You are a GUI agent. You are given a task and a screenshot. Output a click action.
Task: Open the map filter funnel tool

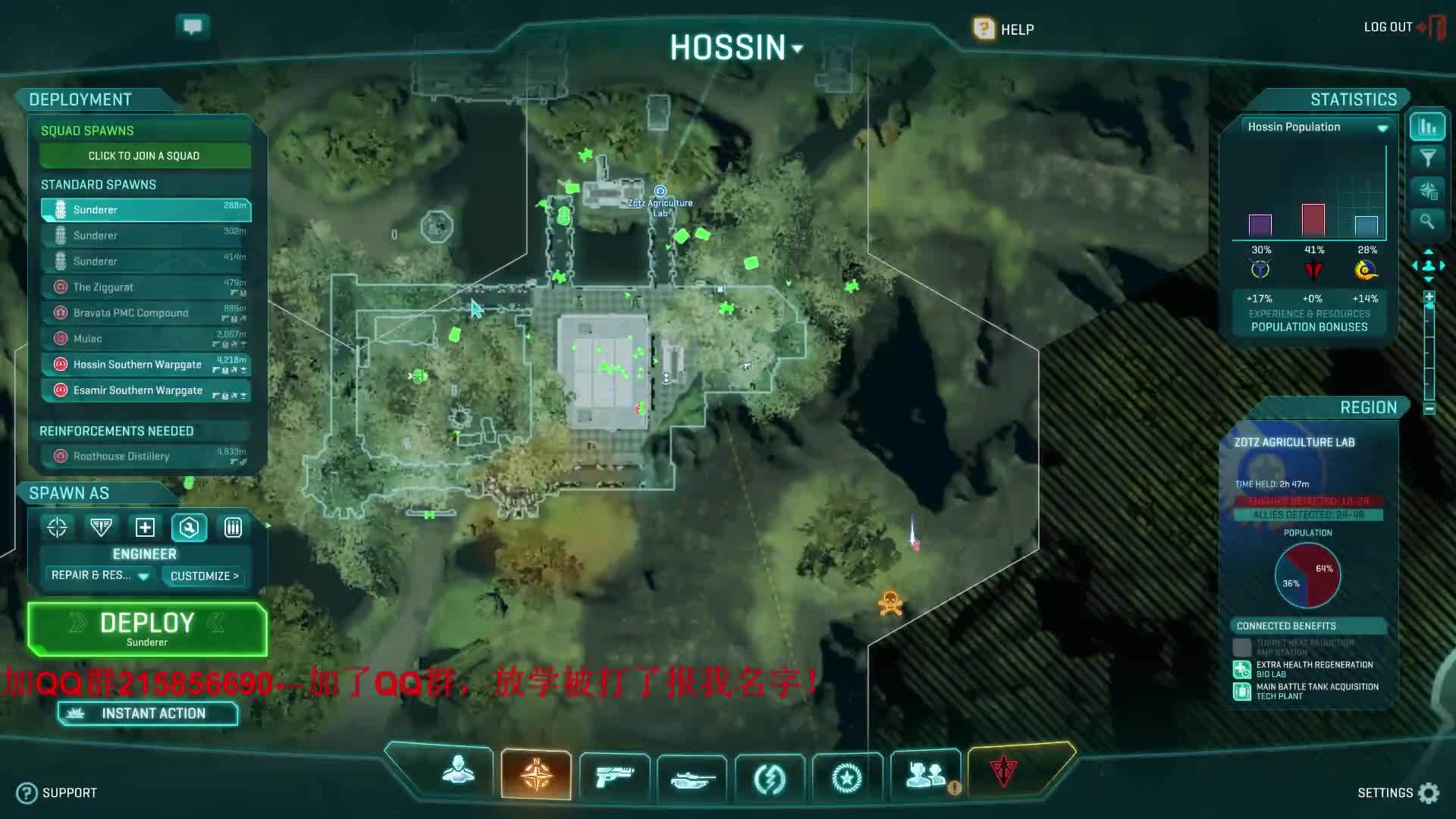[1428, 158]
